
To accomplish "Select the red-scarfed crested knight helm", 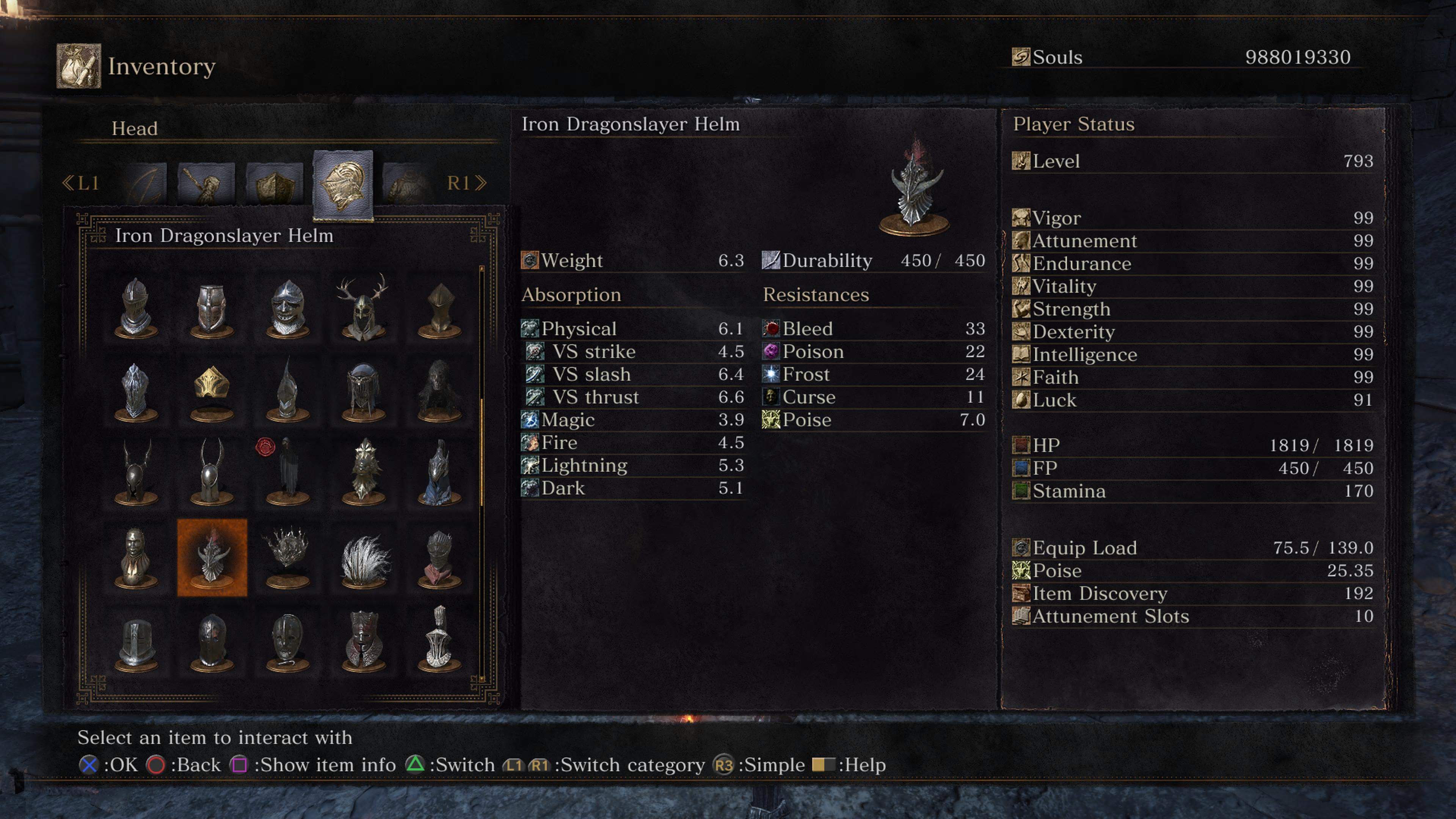I will (x=439, y=557).
